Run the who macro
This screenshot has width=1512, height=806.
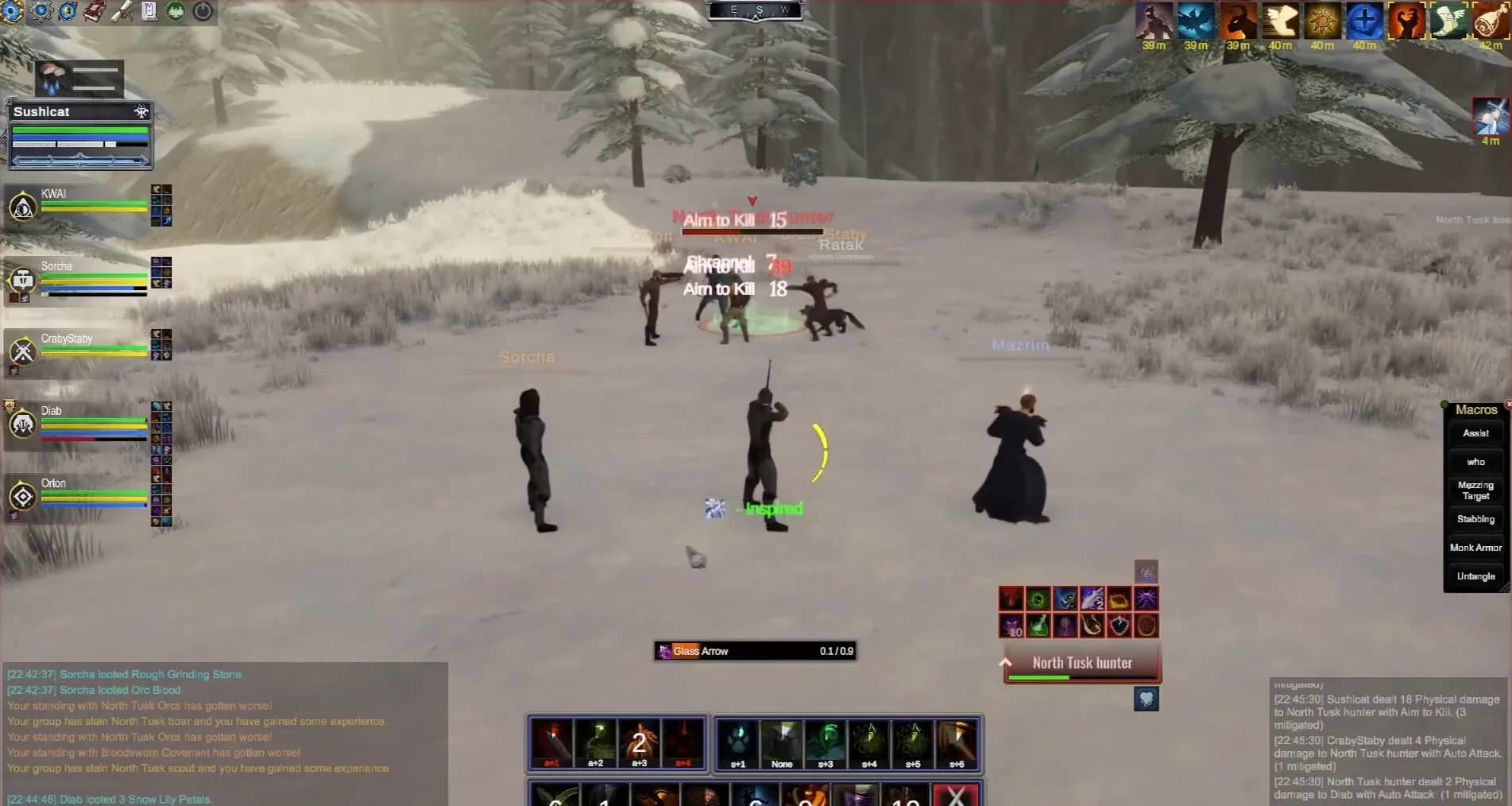coord(1475,462)
